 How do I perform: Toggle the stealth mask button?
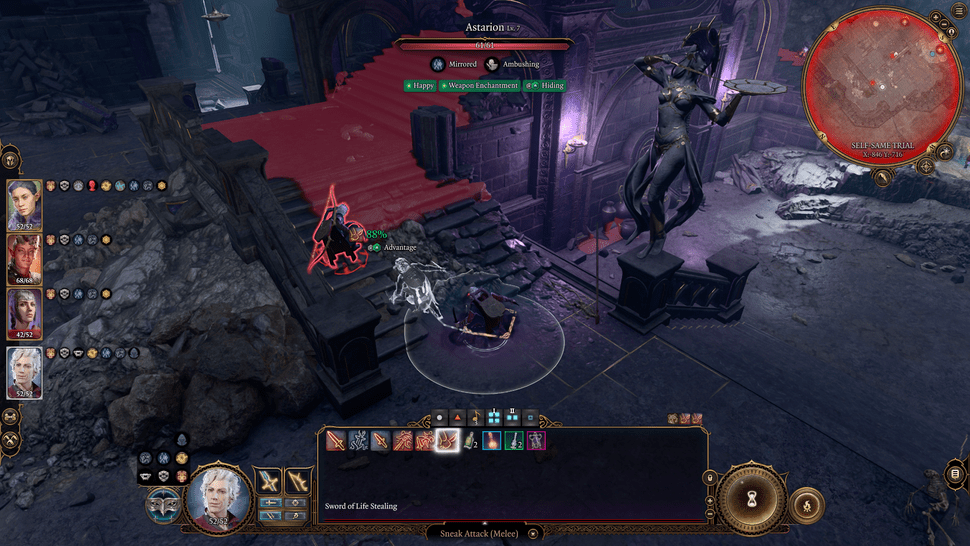tap(163, 506)
